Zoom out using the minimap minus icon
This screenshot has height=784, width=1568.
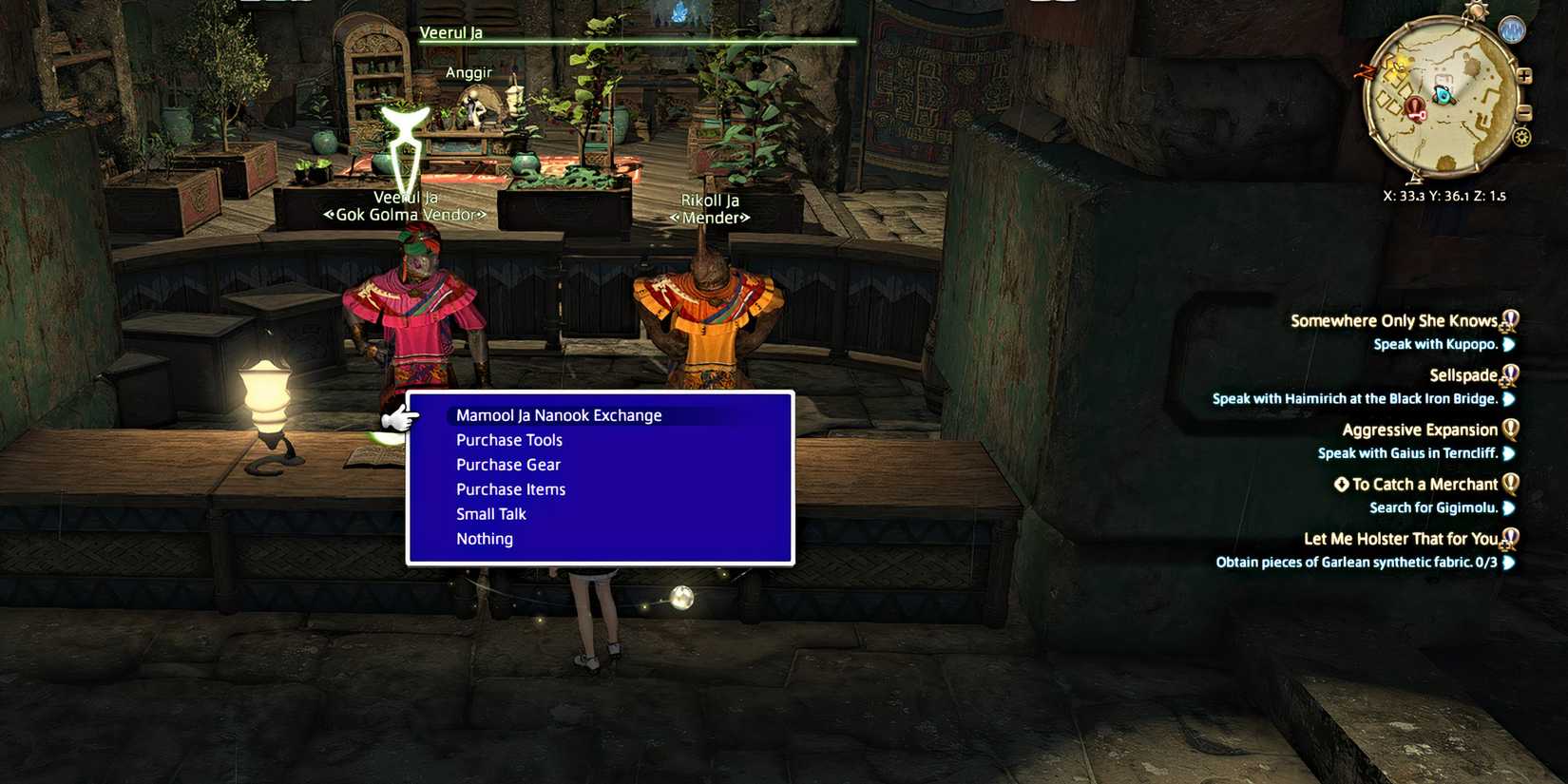[1524, 113]
